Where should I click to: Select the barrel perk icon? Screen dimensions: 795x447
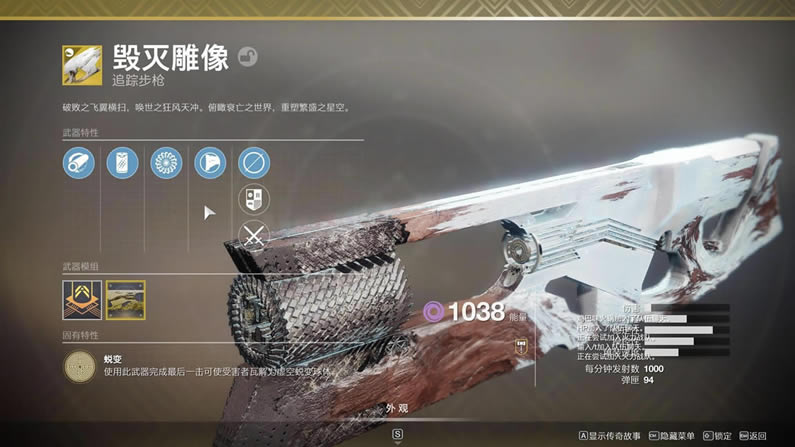click(79, 163)
